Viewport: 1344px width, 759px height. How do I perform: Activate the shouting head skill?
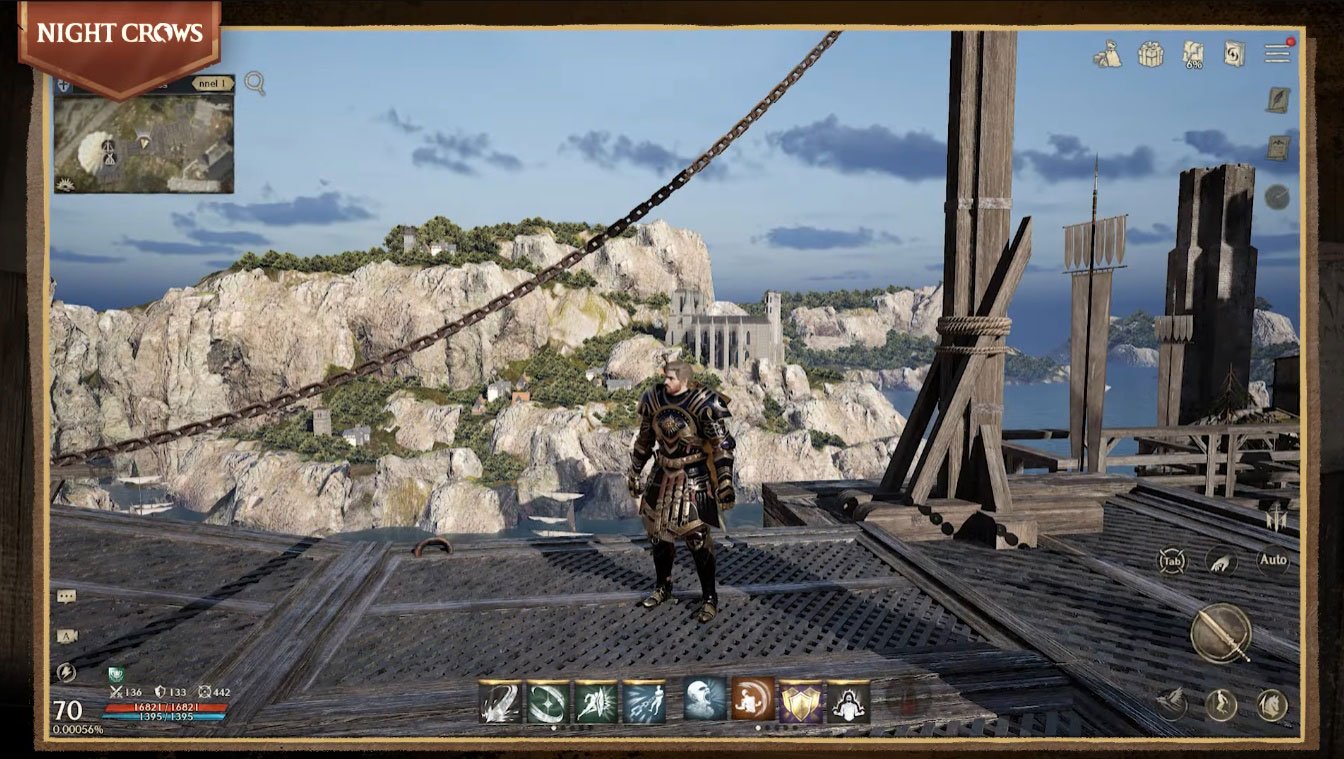coord(705,700)
